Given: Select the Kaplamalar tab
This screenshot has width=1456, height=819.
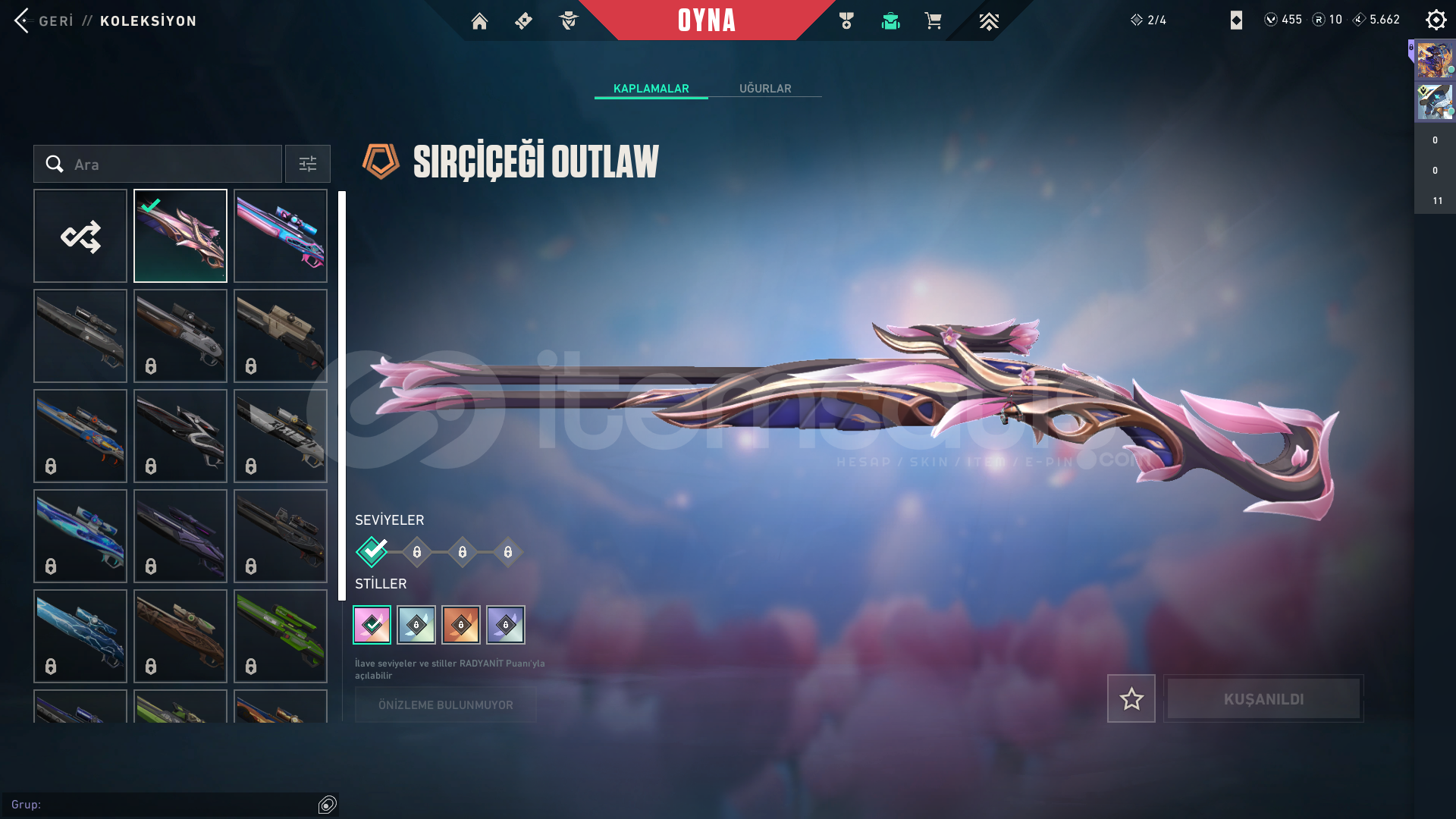Looking at the screenshot, I should point(651,89).
